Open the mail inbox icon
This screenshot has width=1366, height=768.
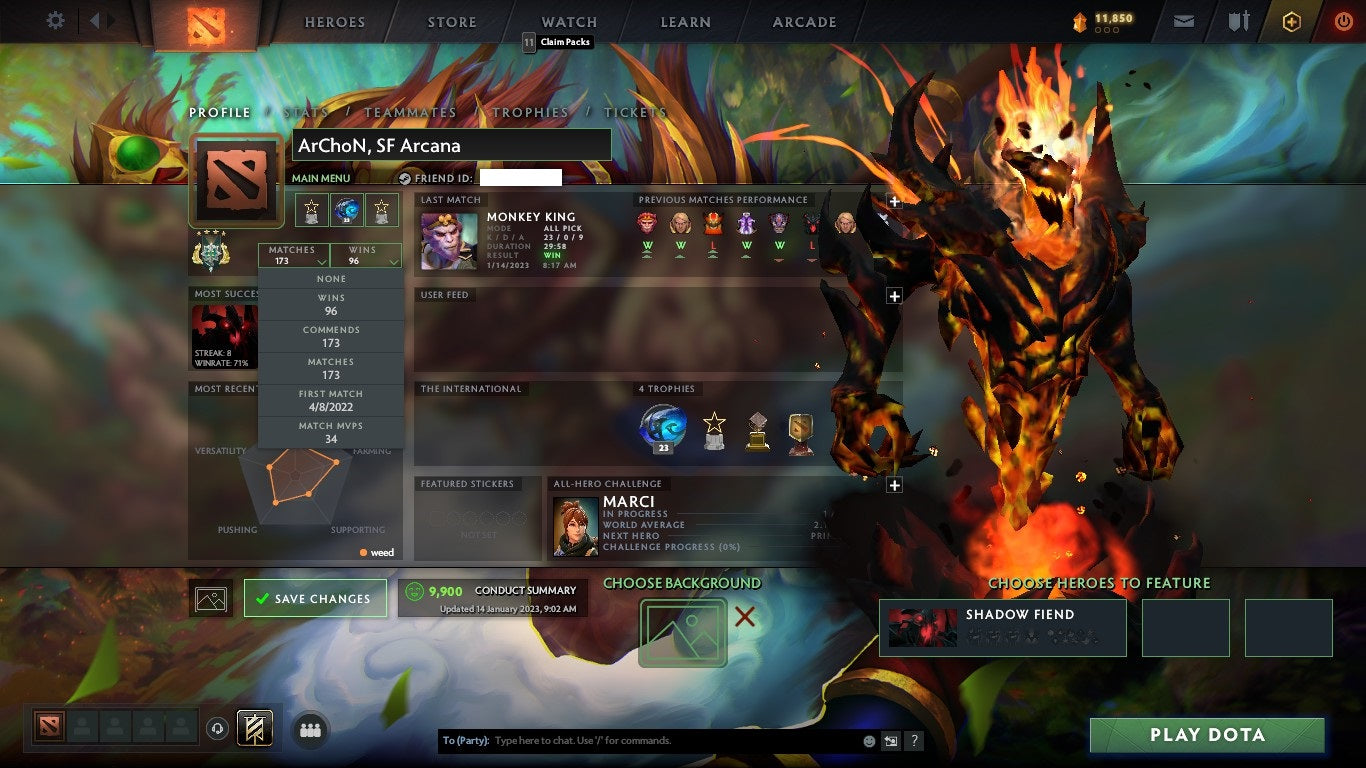coord(1183,20)
